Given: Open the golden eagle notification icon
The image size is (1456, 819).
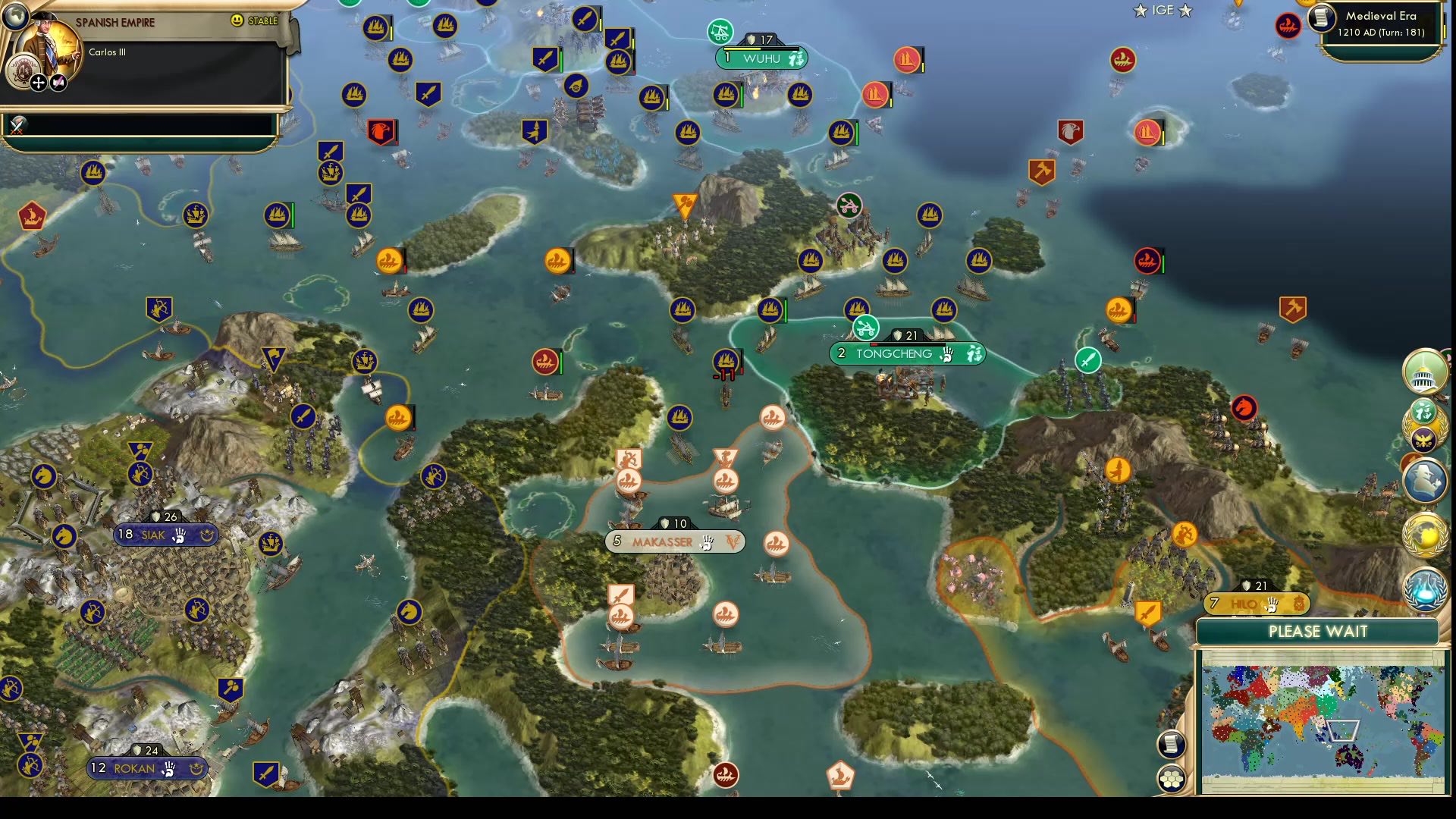Looking at the screenshot, I should [x=1423, y=439].
